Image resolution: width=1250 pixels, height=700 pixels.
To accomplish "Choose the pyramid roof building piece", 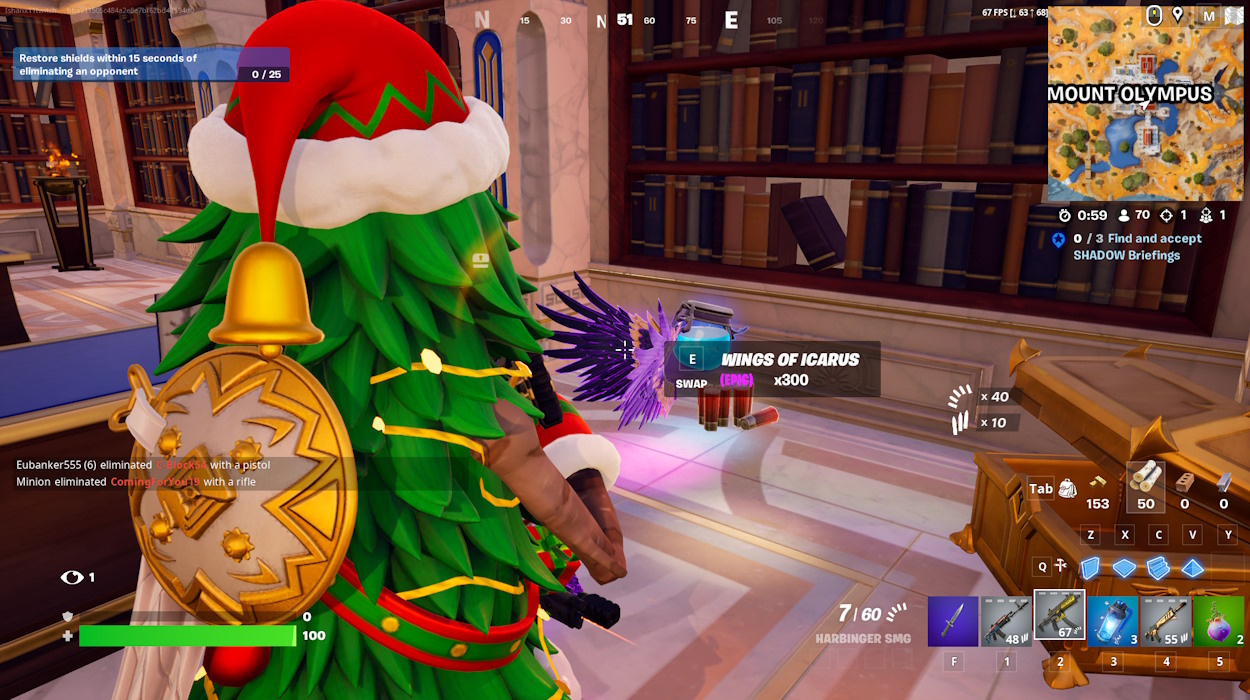I will coord(1193,568).
